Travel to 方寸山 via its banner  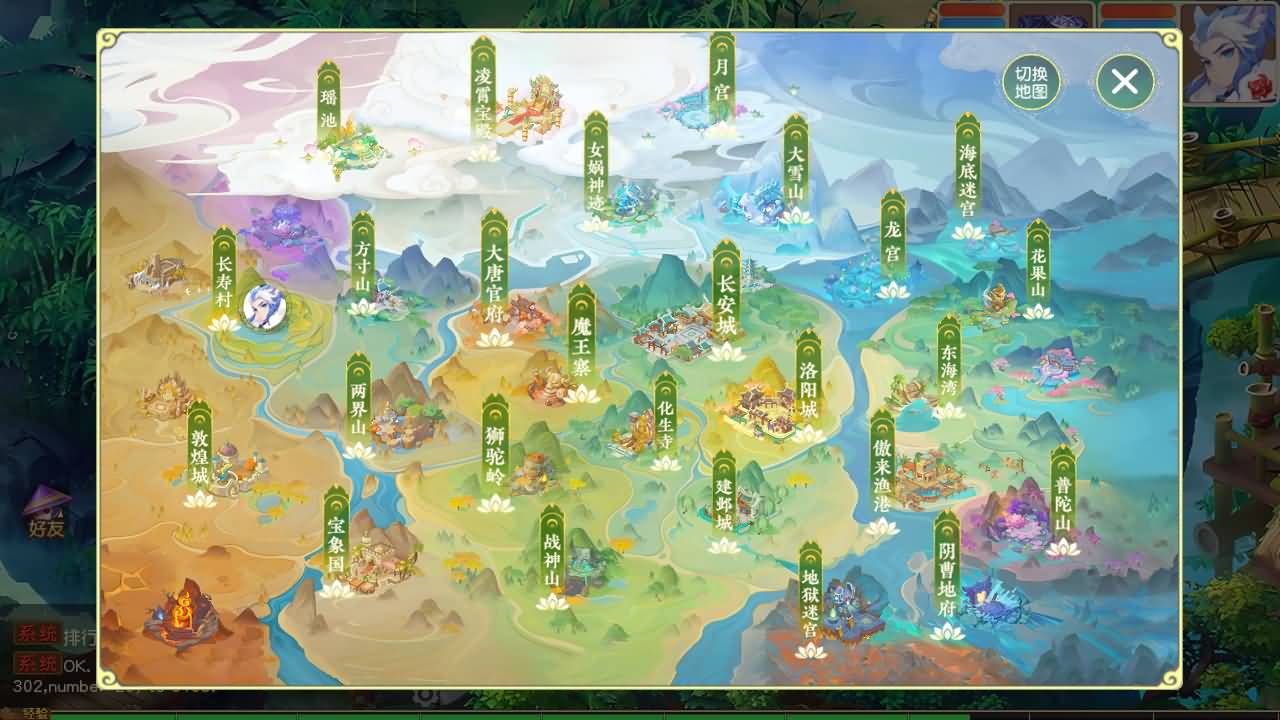tap(362, 260)
